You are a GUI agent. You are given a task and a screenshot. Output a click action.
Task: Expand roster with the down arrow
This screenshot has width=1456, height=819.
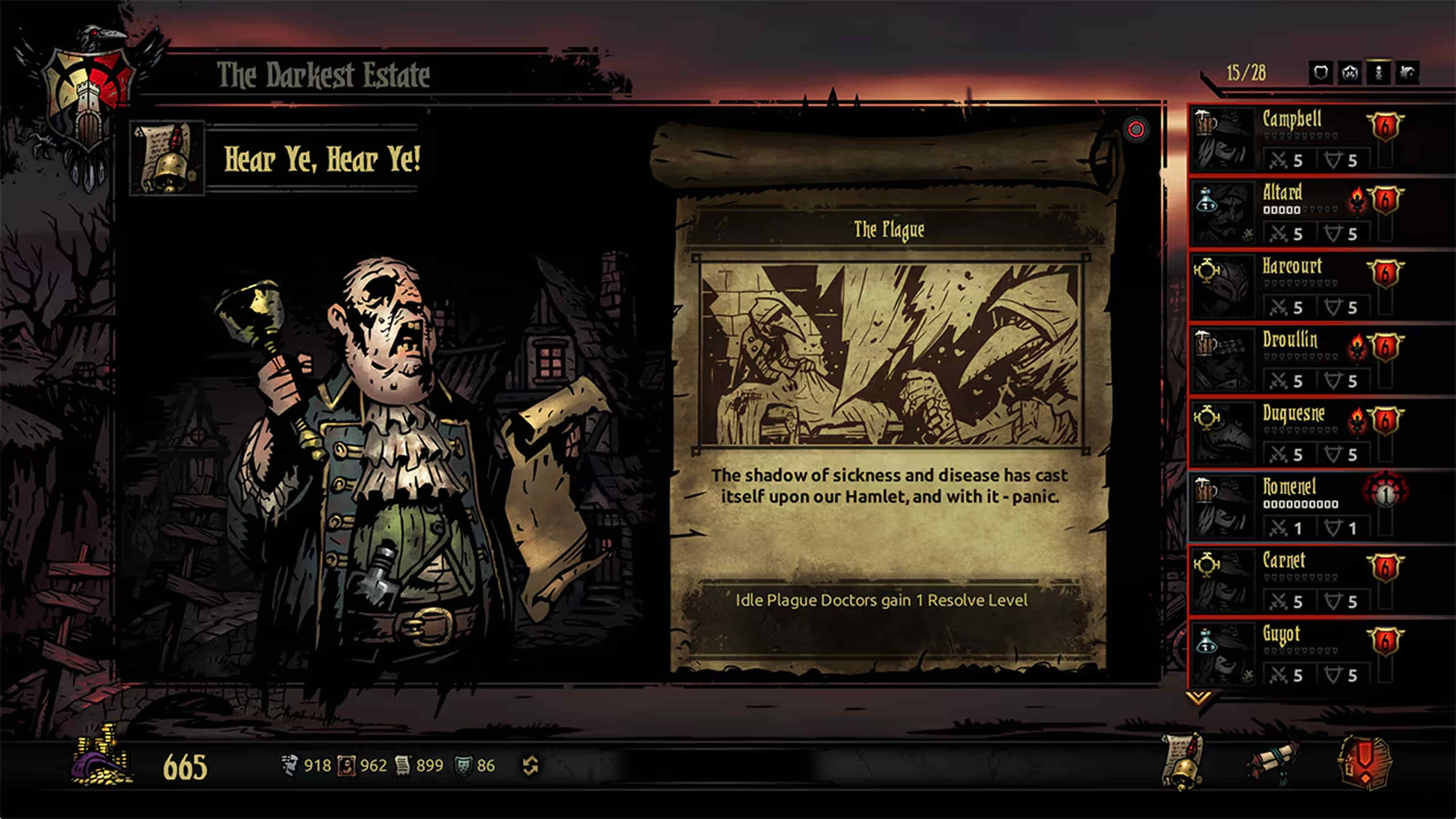1197,698
